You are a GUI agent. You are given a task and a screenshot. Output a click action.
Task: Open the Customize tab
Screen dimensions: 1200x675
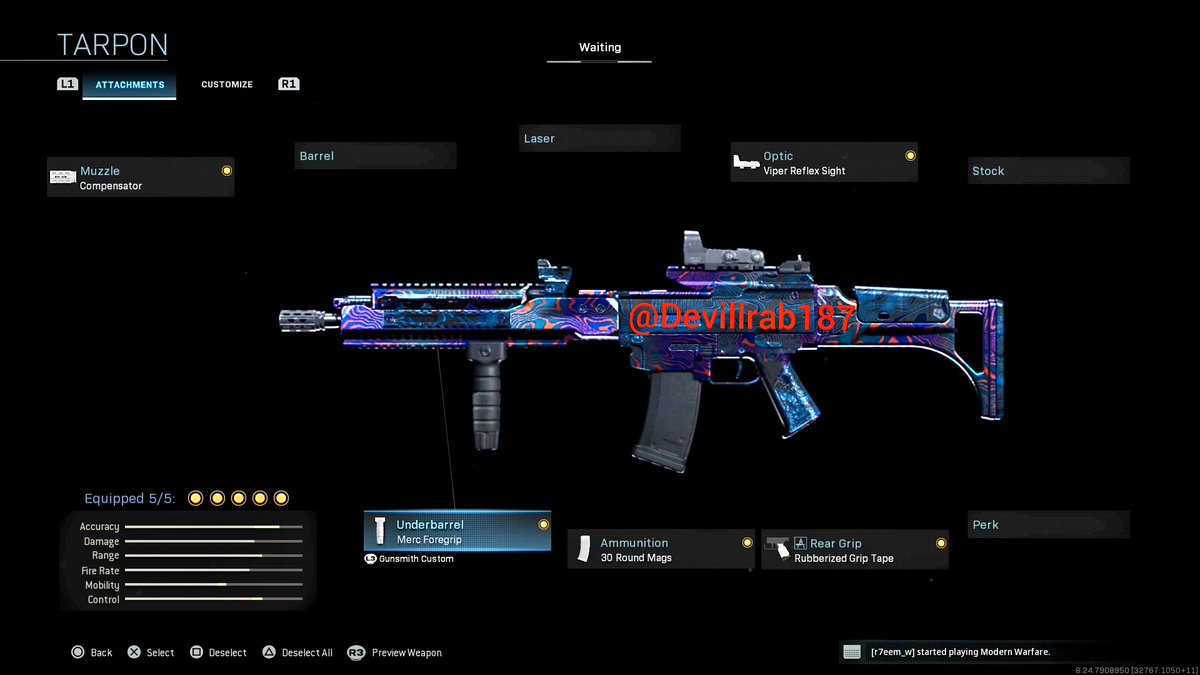[227, 85]
